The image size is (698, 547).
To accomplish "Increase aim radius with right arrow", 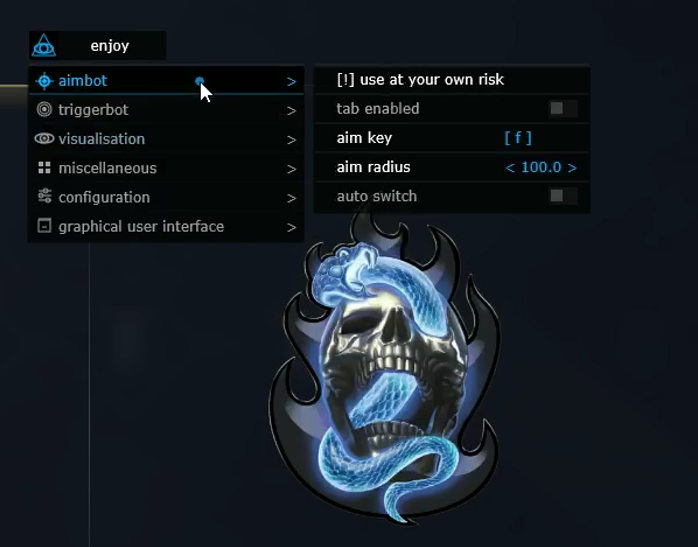I will coord(572,168).
